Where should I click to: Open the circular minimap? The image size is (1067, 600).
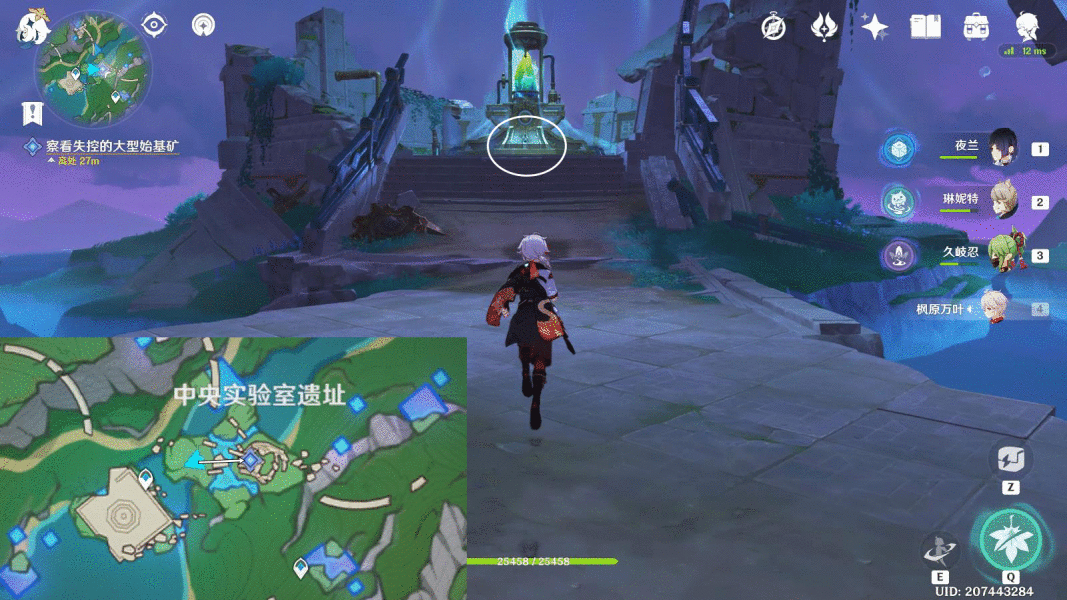[93, 68]
